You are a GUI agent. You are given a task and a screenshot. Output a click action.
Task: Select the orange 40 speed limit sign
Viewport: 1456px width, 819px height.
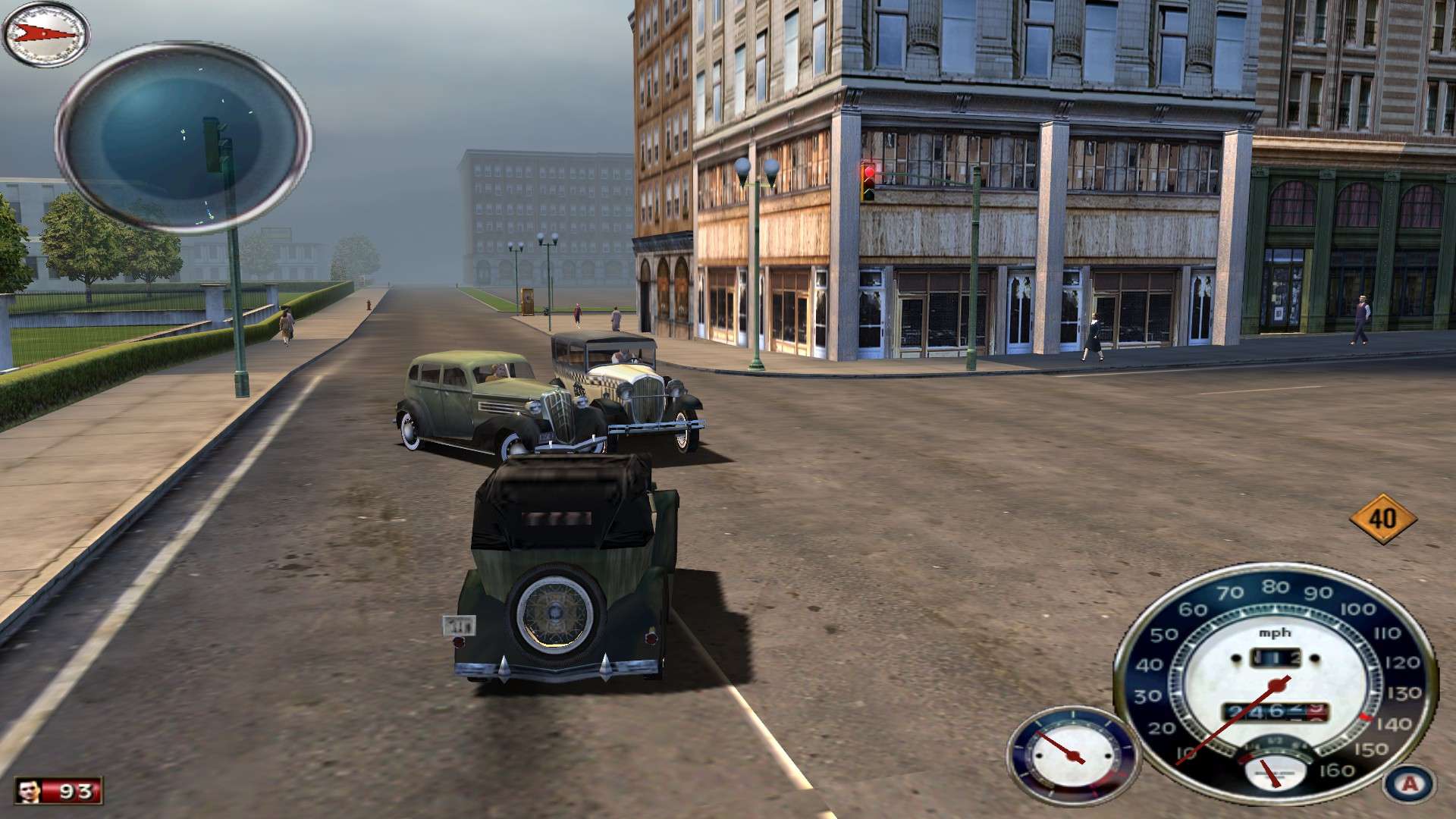point(1383,519)
